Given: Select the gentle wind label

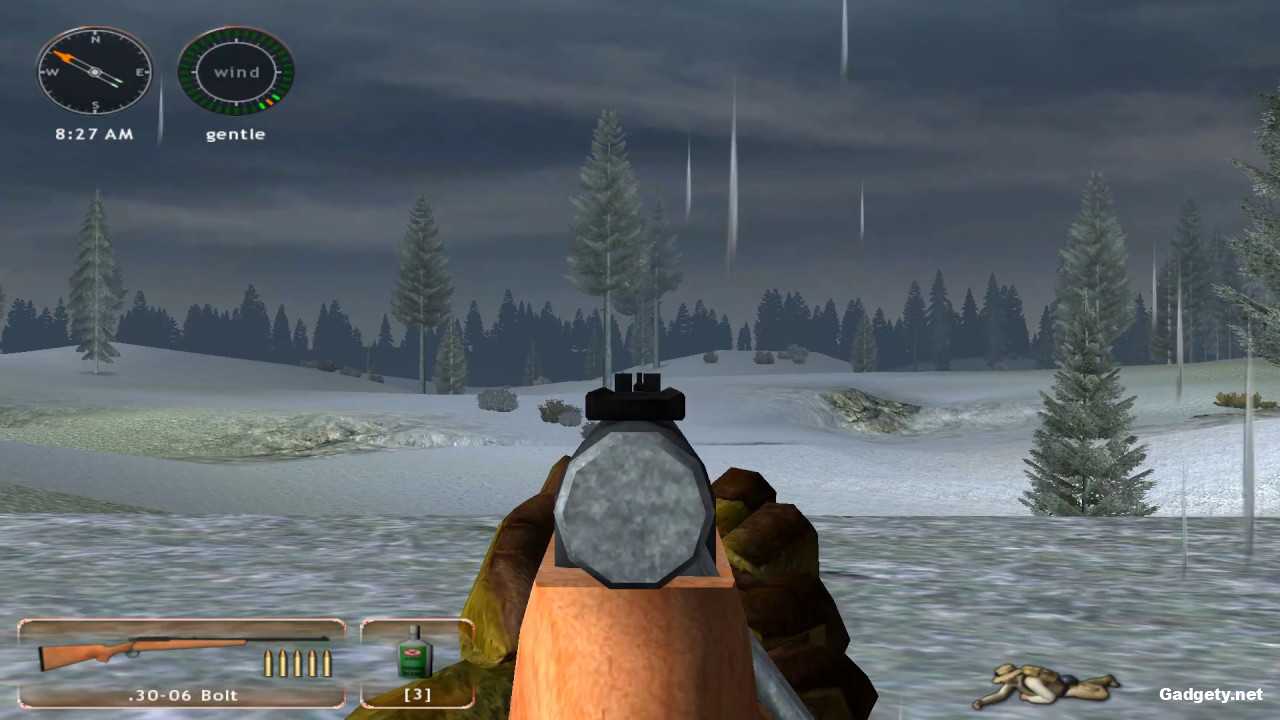Looking at the screenshot, I should click(235, 134).
